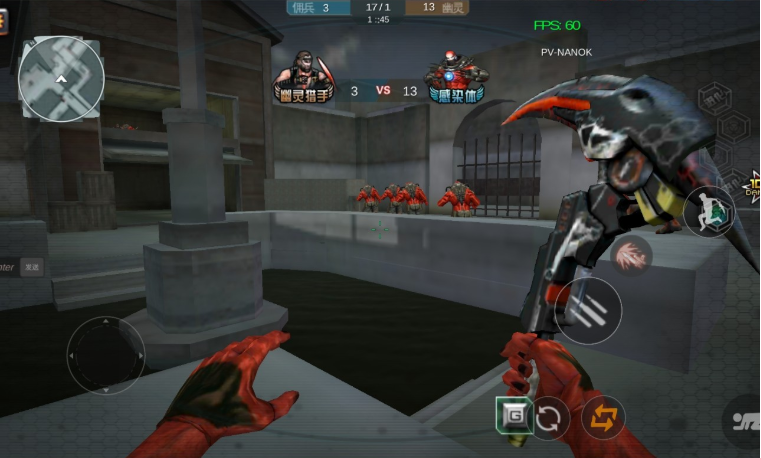
Task: Activate the claw burst skill icon
Action: point(632,255)
